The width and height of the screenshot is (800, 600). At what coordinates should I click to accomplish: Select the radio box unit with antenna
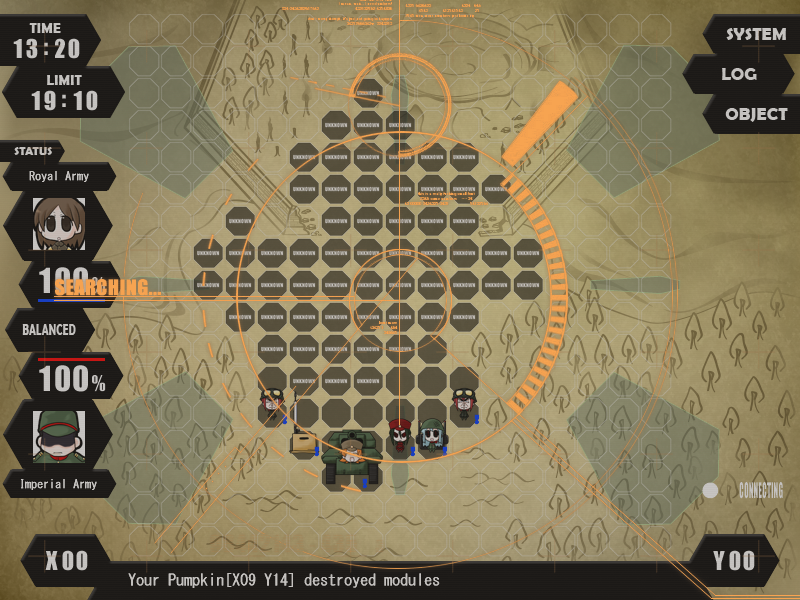302,438
